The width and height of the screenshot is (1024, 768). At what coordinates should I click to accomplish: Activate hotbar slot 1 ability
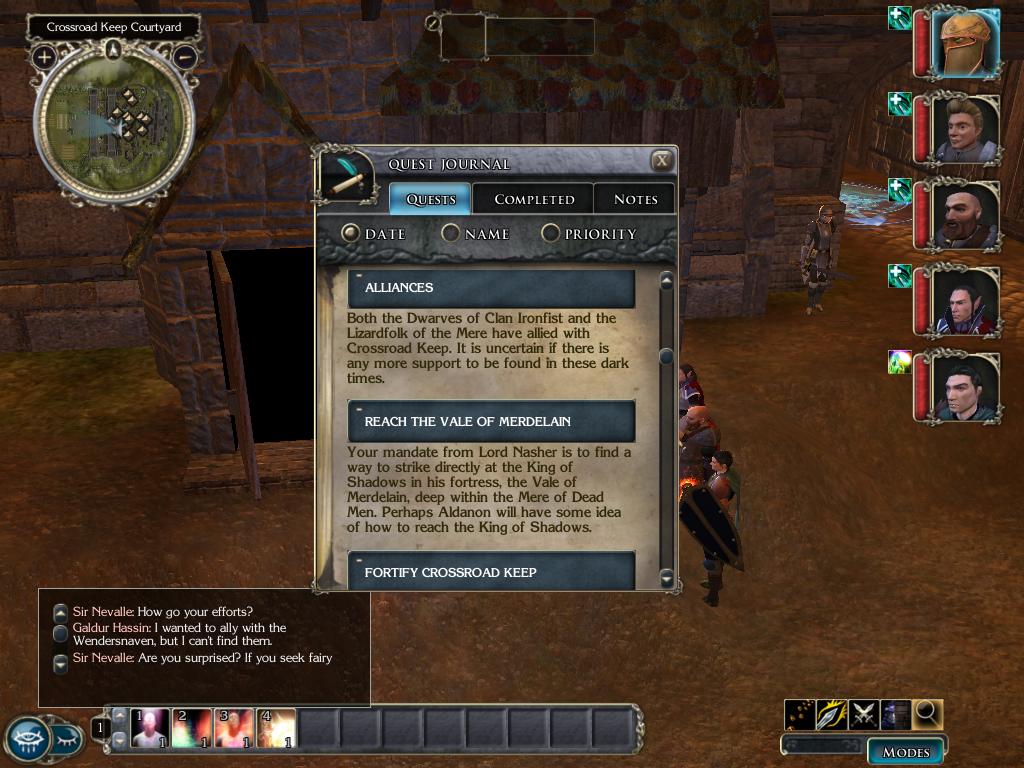tap(150, 728)
